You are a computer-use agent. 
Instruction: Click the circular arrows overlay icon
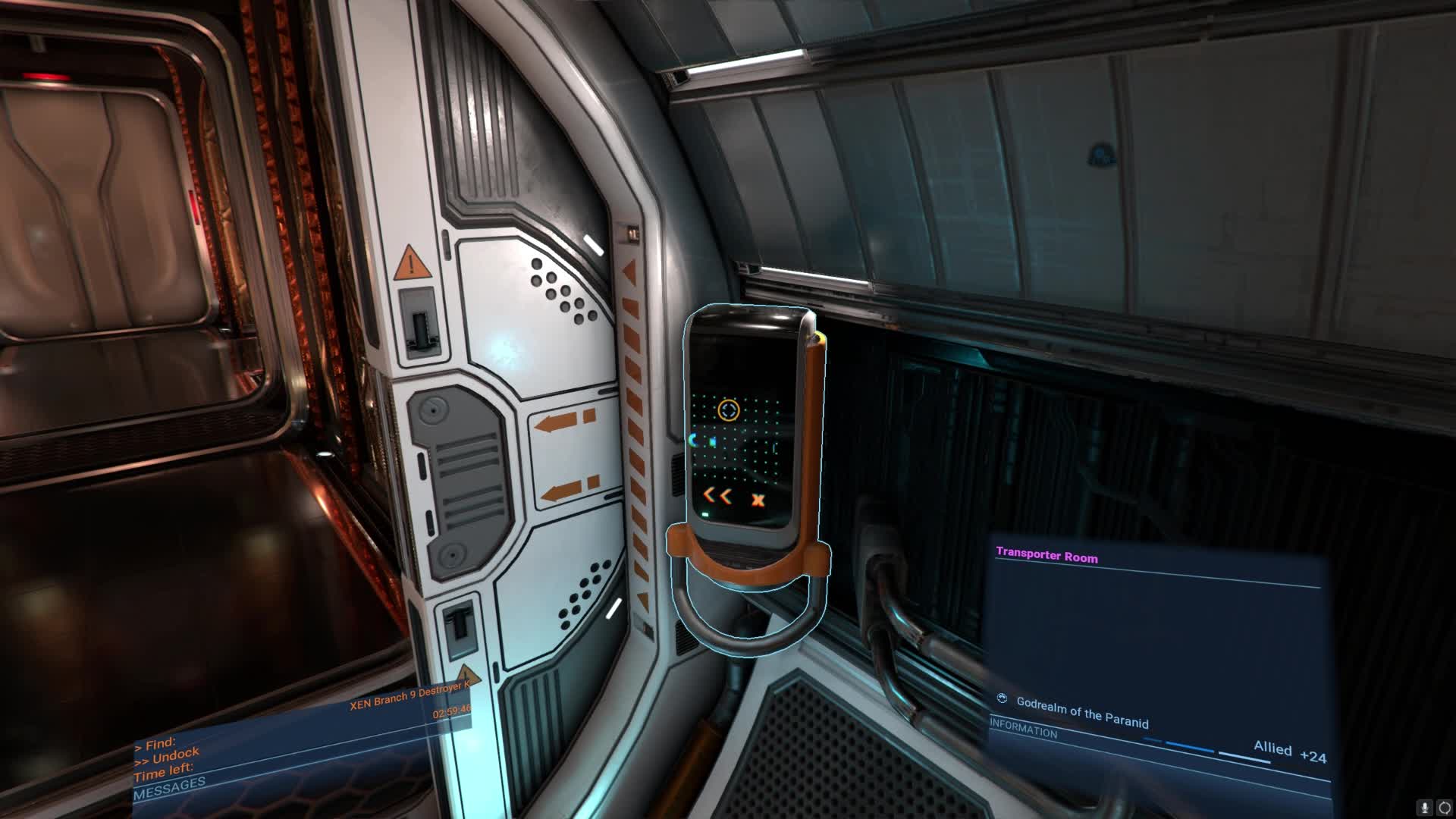tap(1443, 808)
